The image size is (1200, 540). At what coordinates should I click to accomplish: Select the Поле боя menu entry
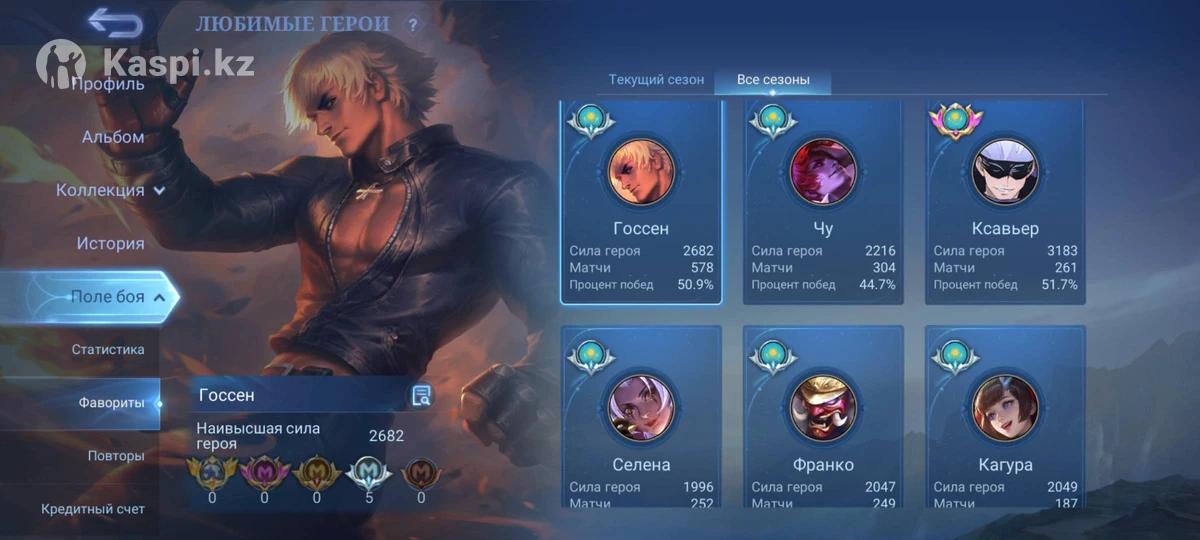click(107, 296)
